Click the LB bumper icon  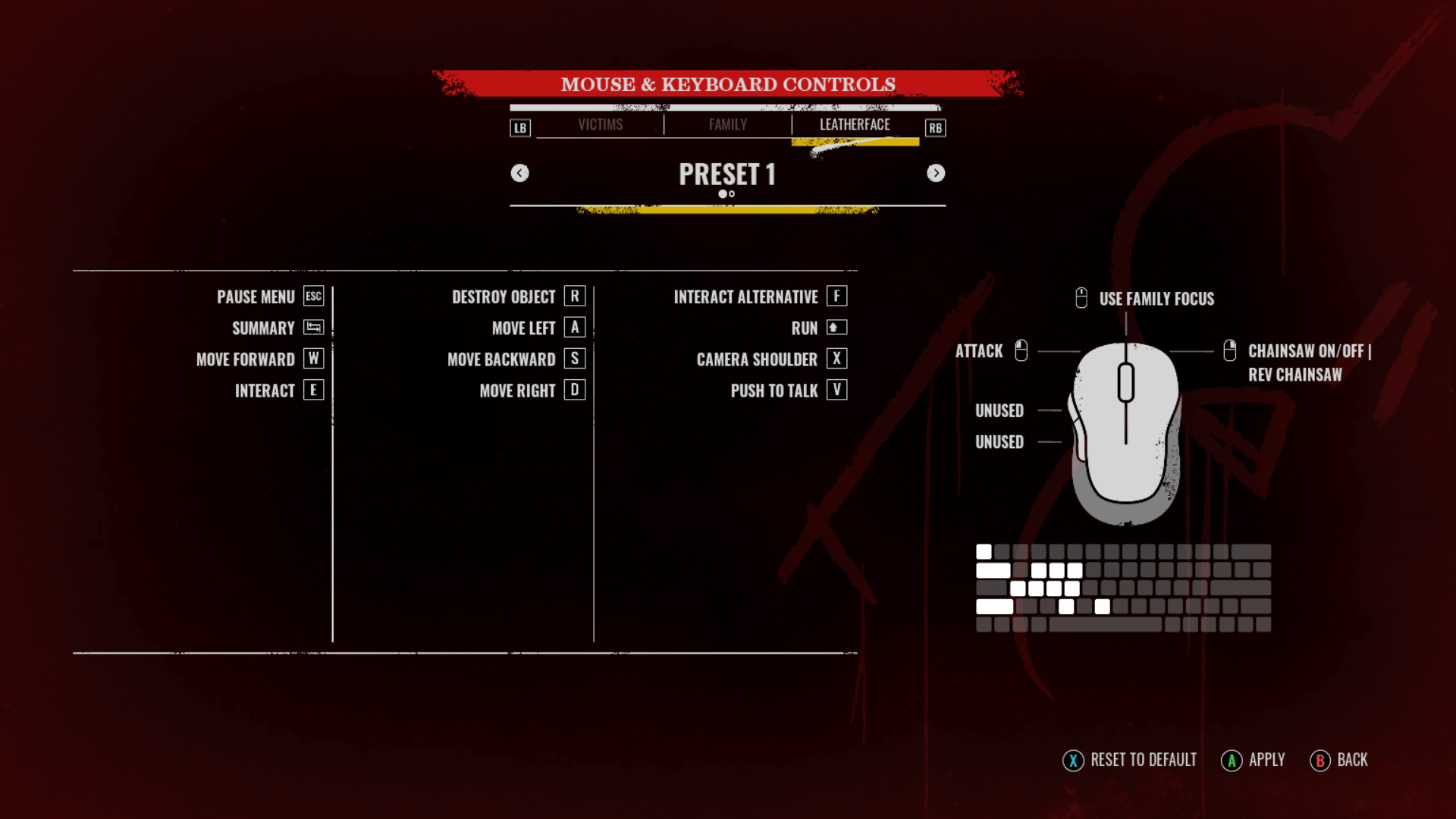coord(520,127)
